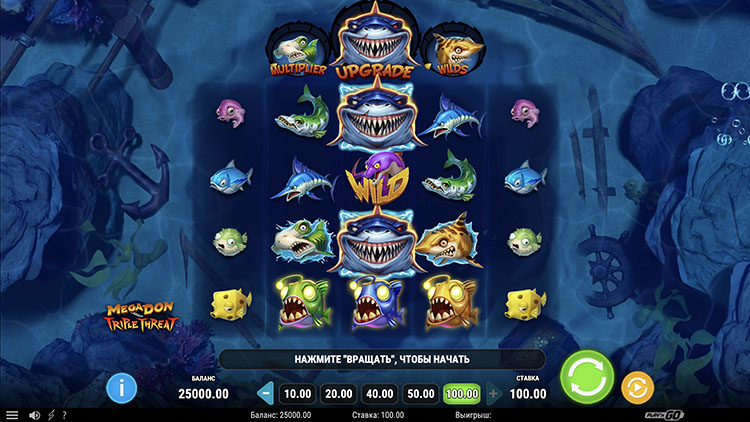Toggle the lightning bolt fast play
Viewport: 750px width, 422px height.
point(50,415)
